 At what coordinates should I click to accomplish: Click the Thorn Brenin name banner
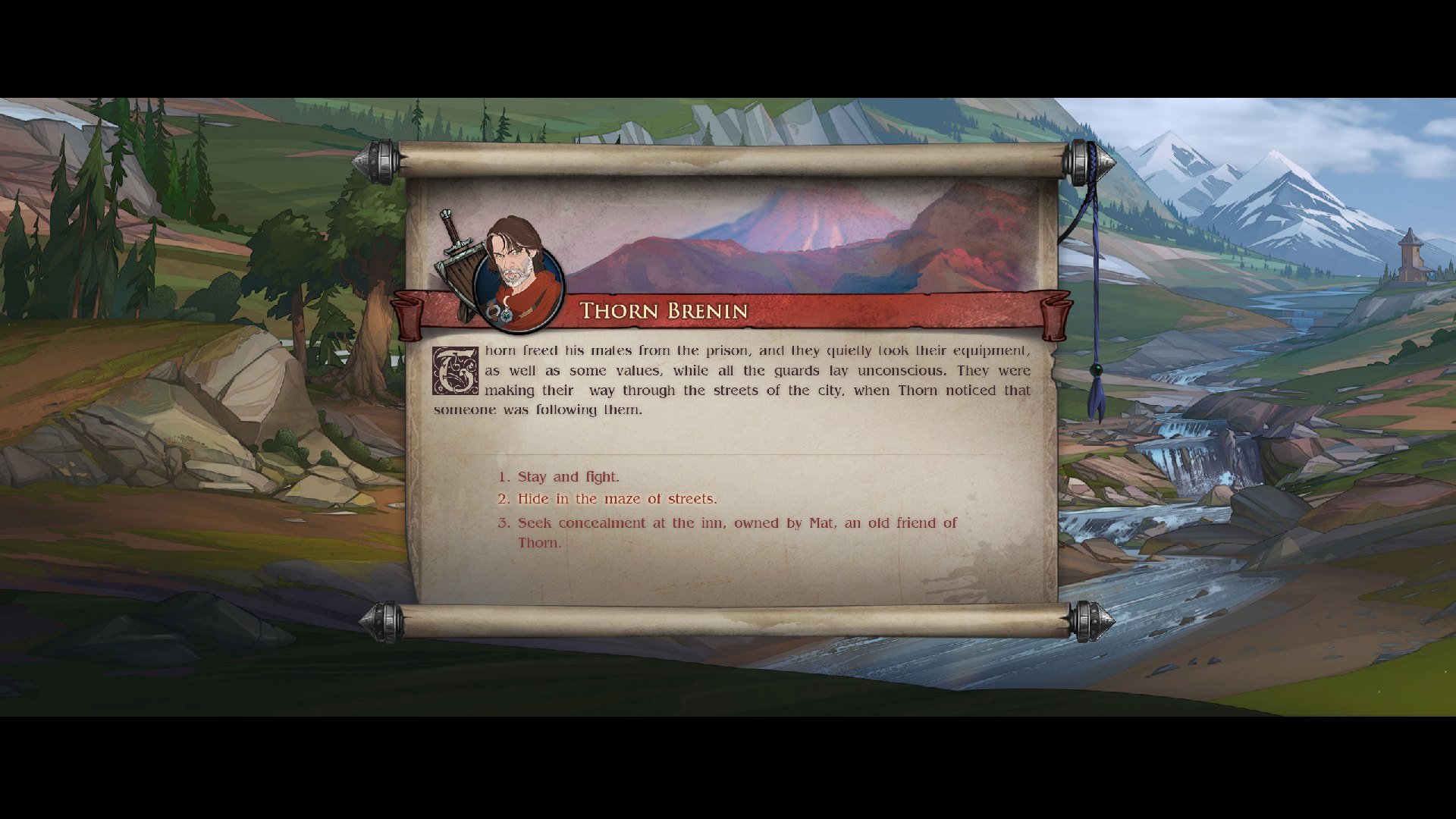664,311
